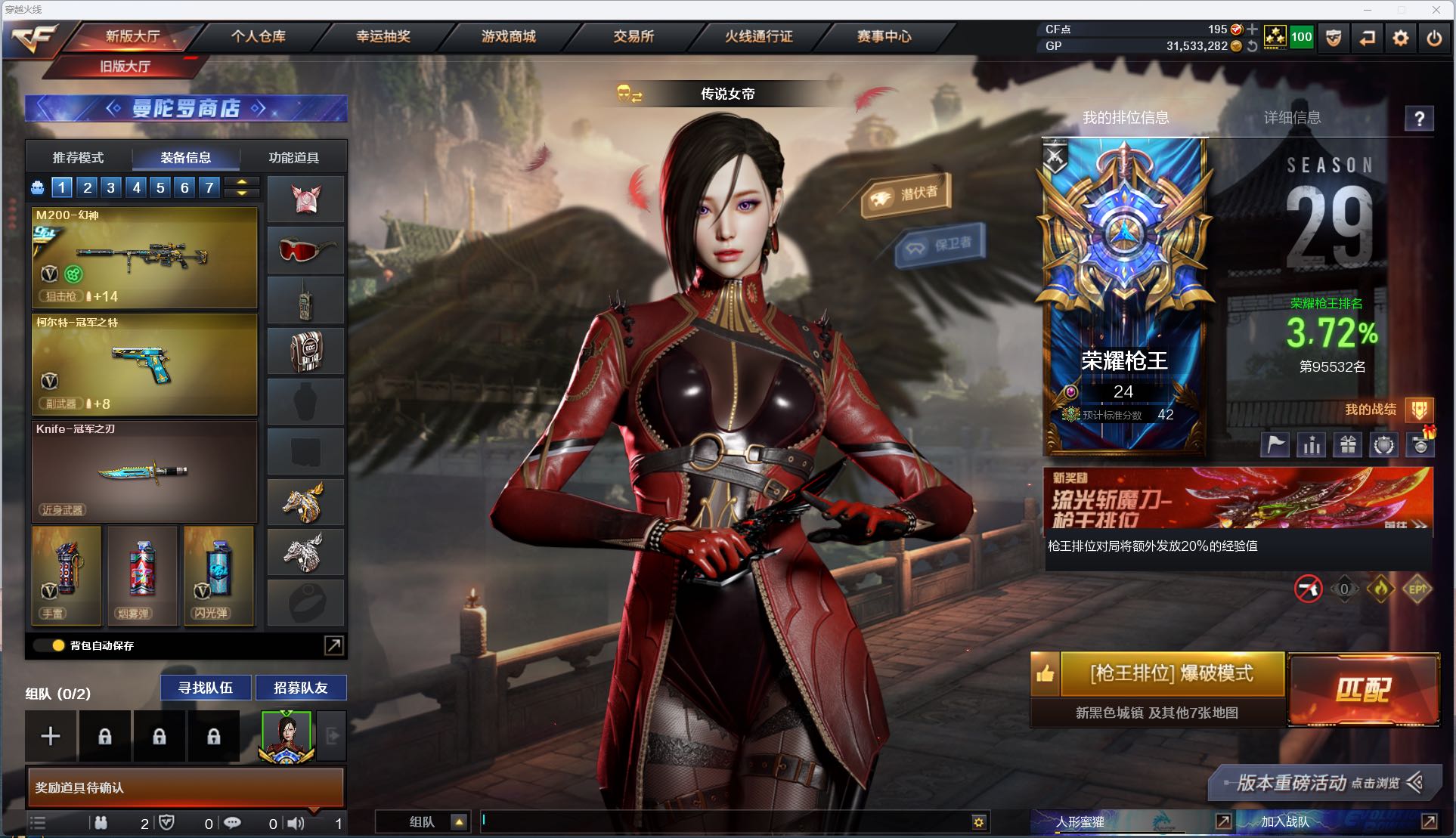Switch to the 功能道具 tab
1456x838 pixels.
coord(293,158)
